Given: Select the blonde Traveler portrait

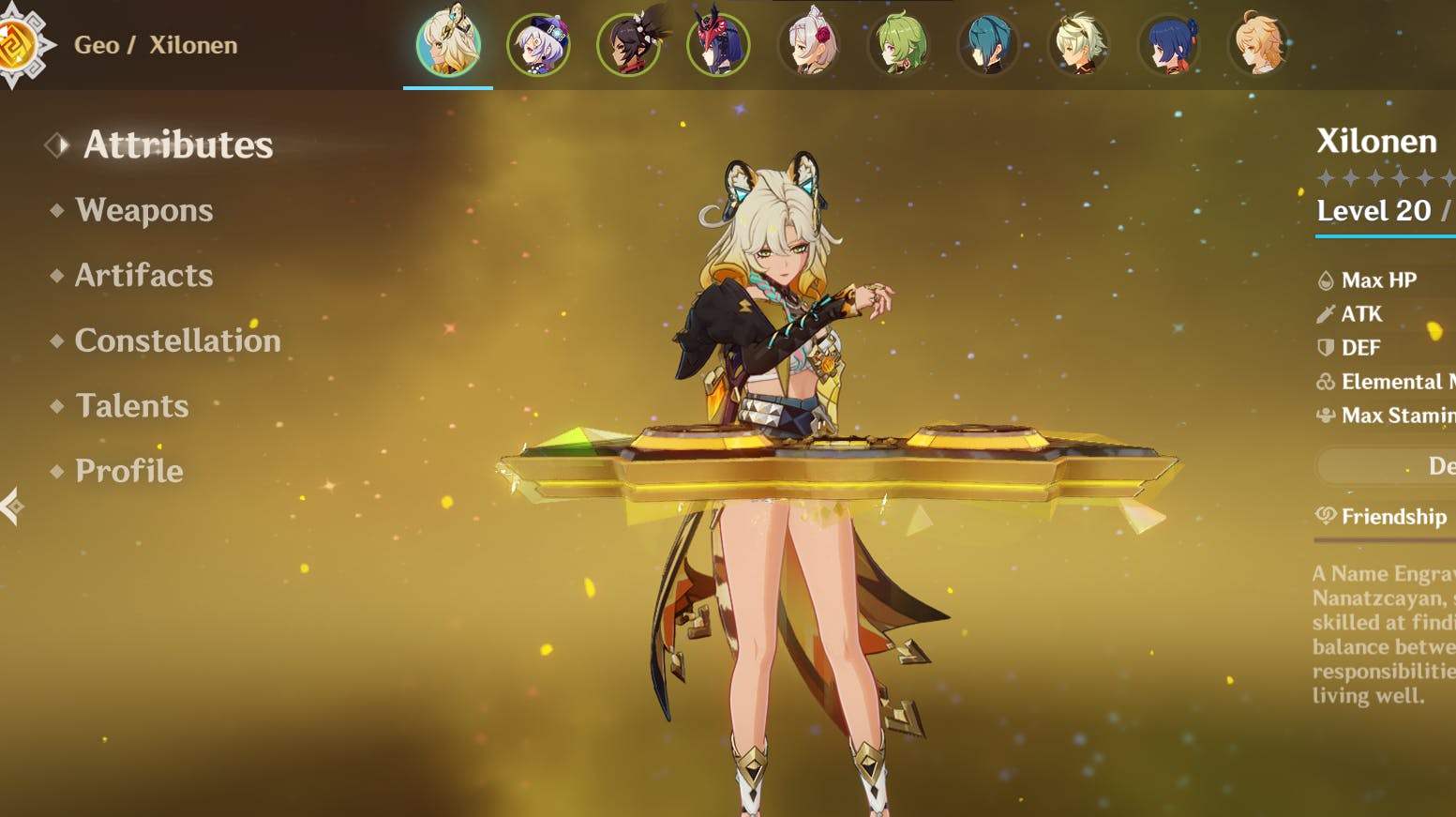Looking at the screenshot, I should click(1258, 44).
